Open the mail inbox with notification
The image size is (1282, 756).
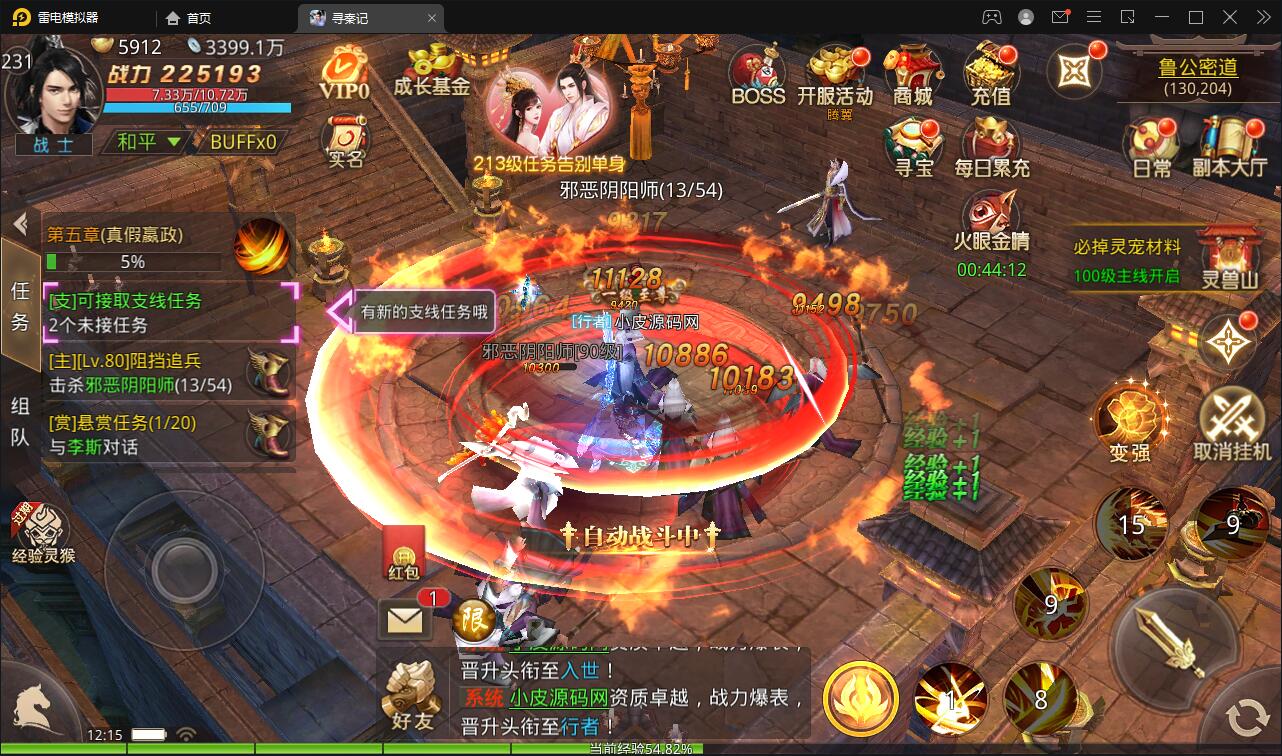click(404, 618)
